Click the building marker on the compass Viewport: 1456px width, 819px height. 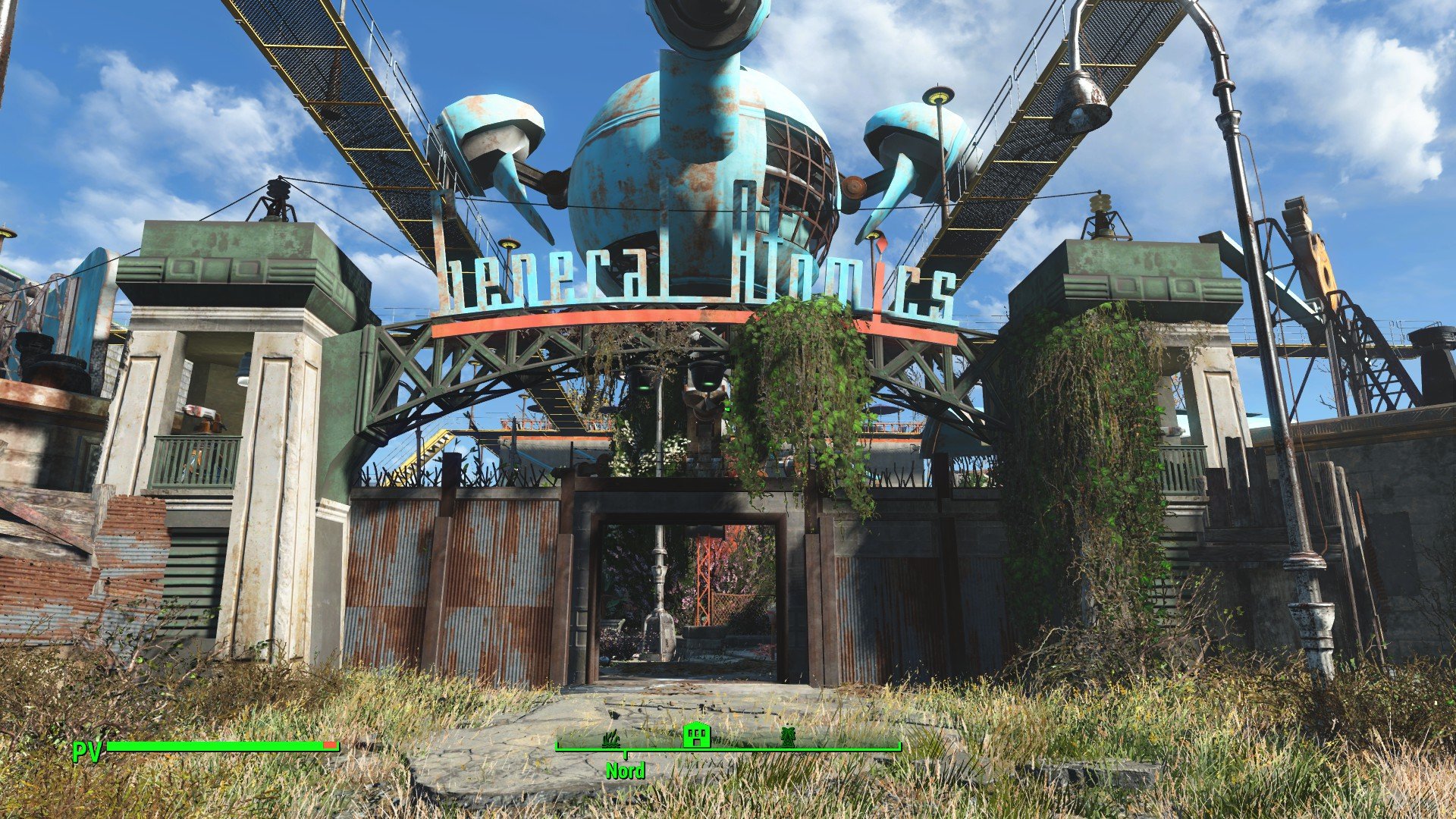click(x=696, y=734)
